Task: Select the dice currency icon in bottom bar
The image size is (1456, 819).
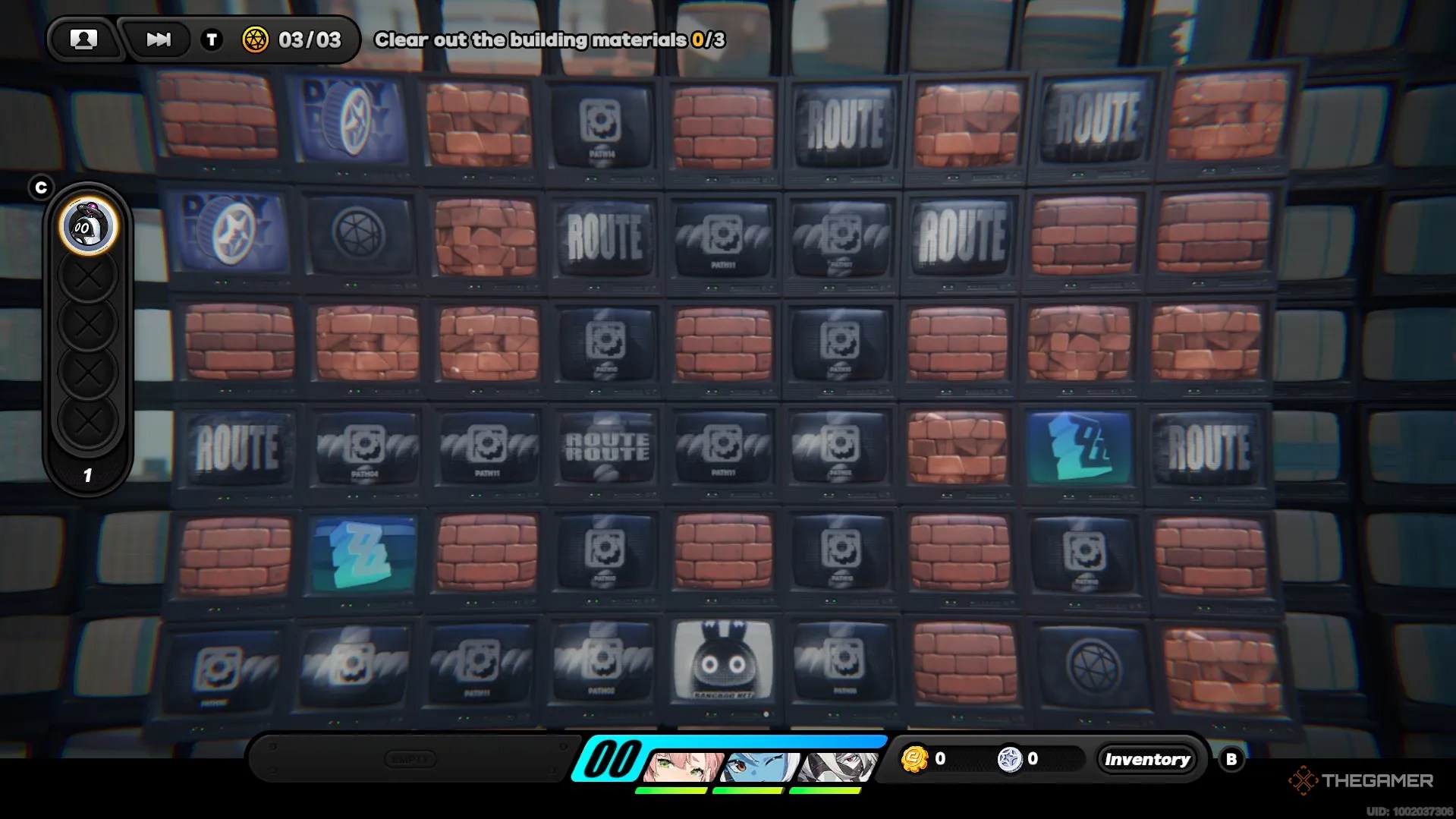Action: tap(1009, 758)
